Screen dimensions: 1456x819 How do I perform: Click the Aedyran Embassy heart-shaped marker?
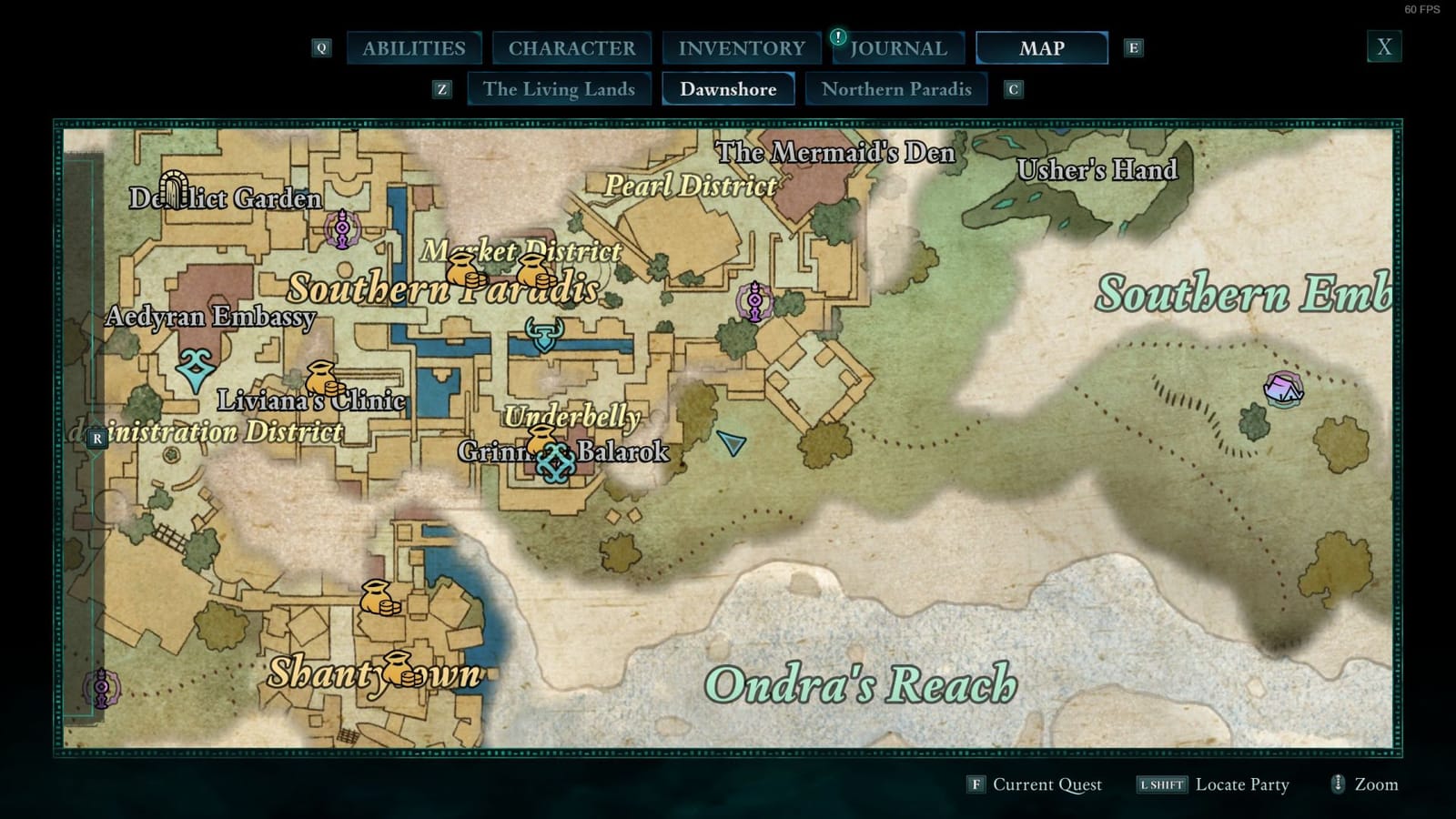click(195, 367)
